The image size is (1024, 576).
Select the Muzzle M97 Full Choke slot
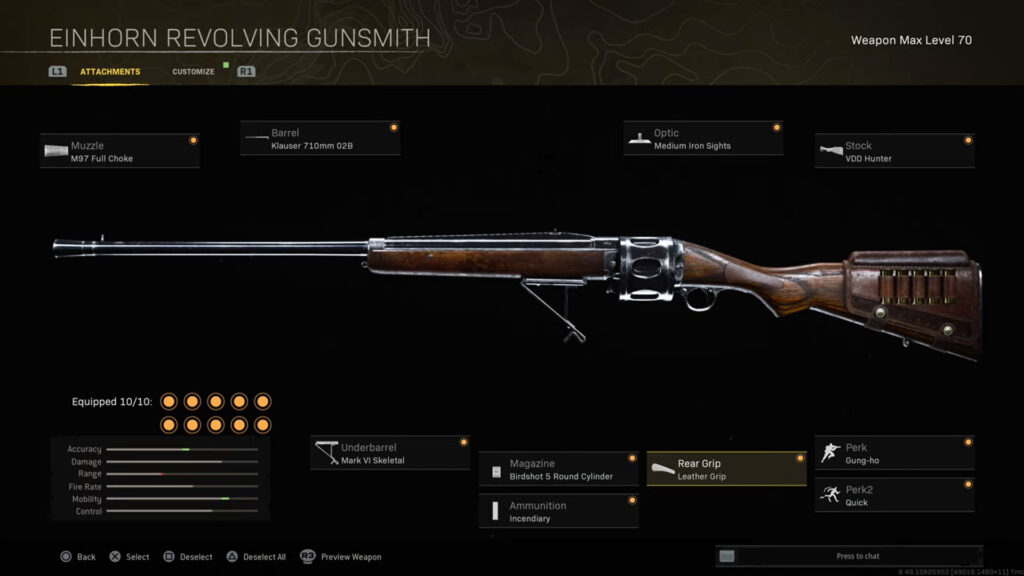pyautogui.click(x=120, y=152)
